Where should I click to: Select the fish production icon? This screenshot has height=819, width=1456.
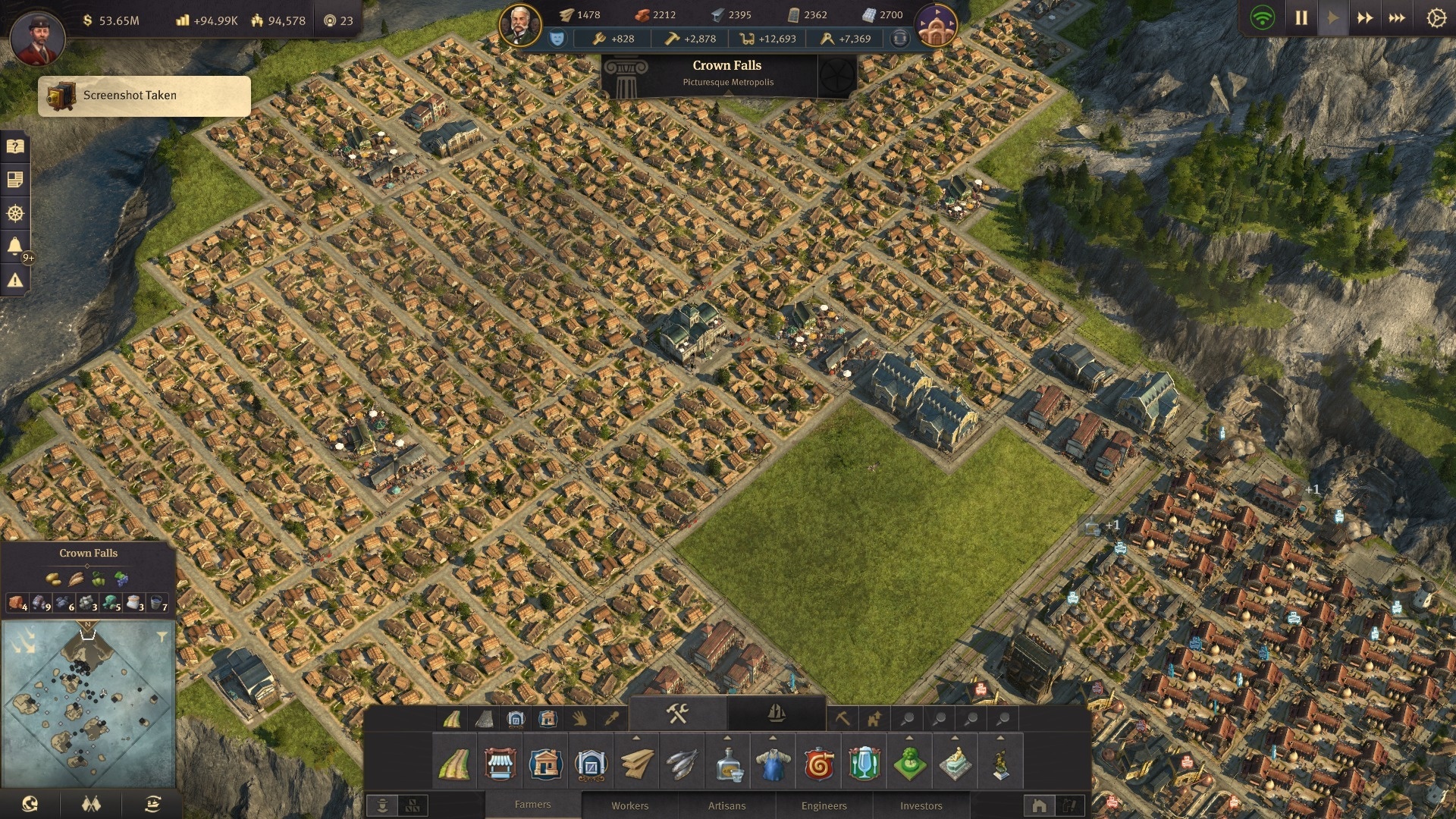pyautogui.click(x=681, y=764)
